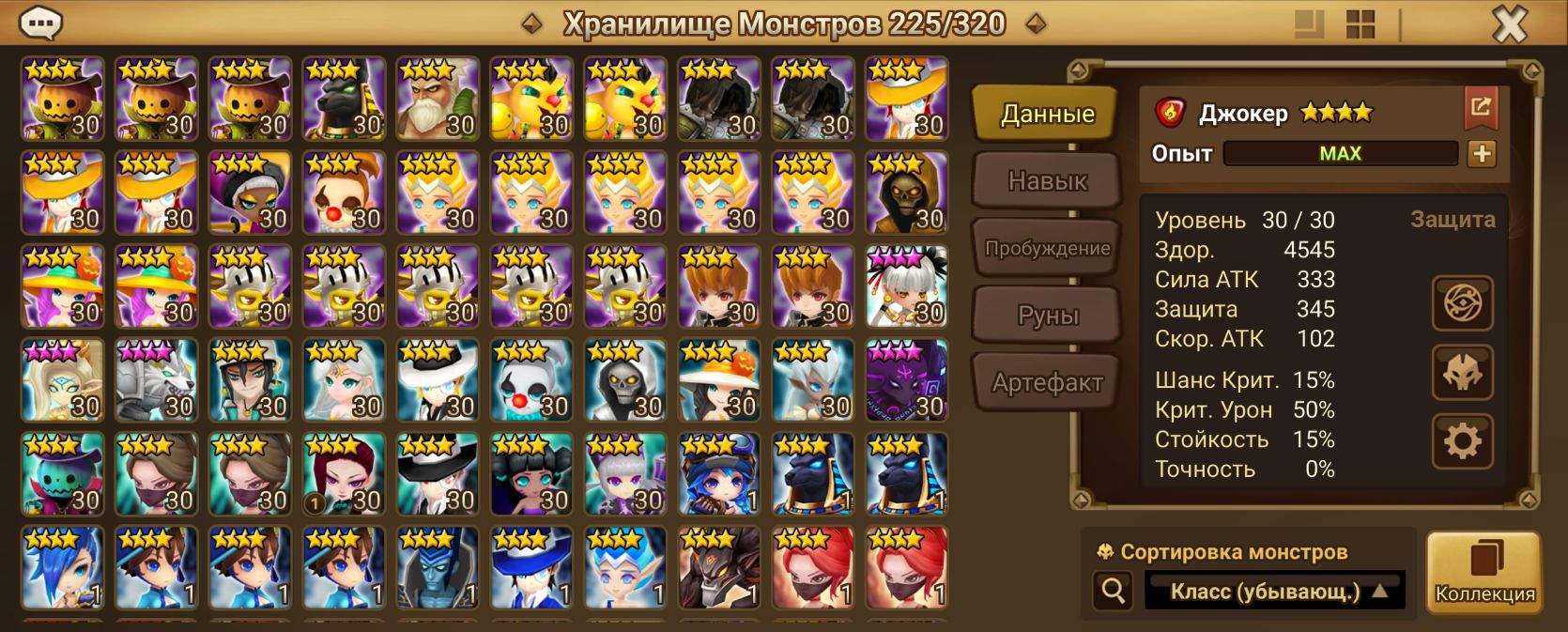Select the grey werewolf monster
1568x632 pixels.
tap(156, 380)
